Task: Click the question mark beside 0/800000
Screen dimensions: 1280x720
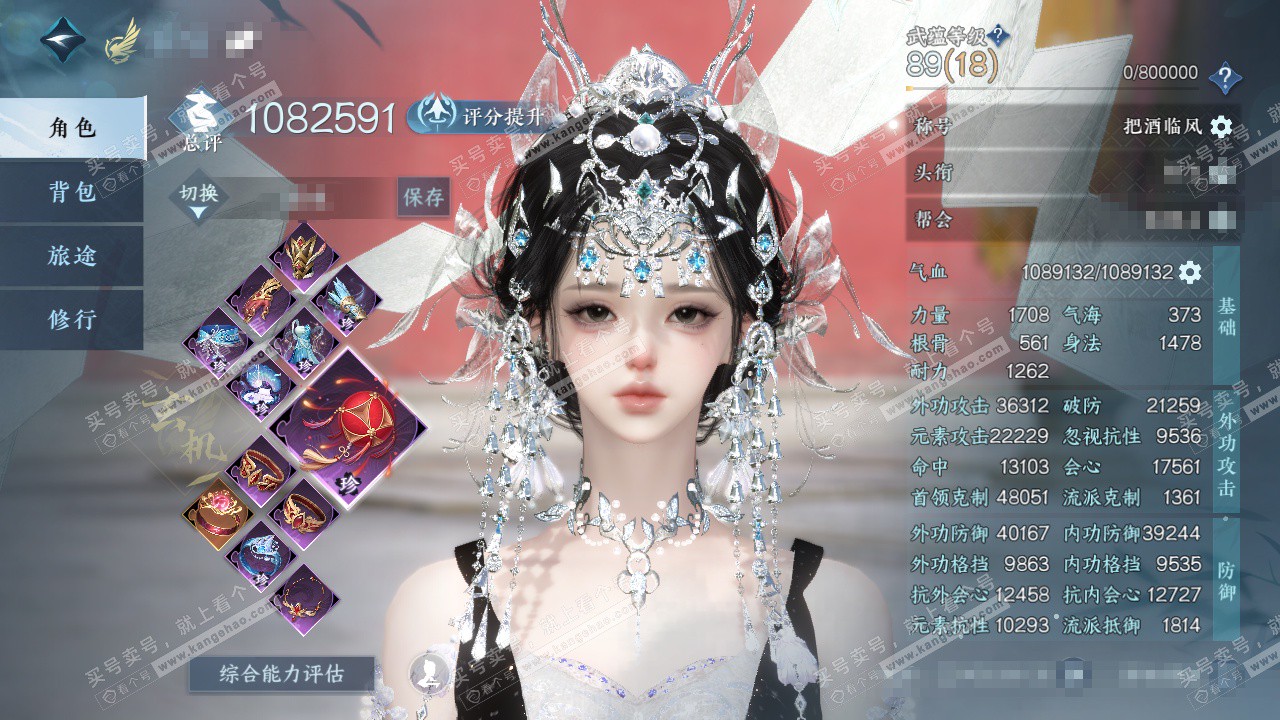Action: [x=1224, y=77]
